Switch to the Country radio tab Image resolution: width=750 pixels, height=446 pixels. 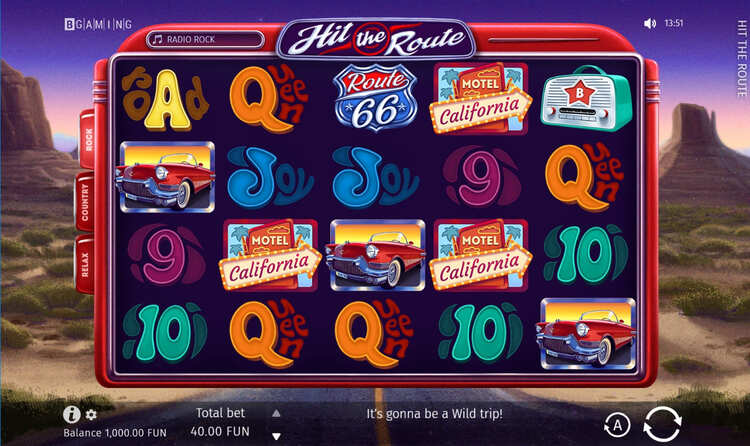tap(84, 202)
